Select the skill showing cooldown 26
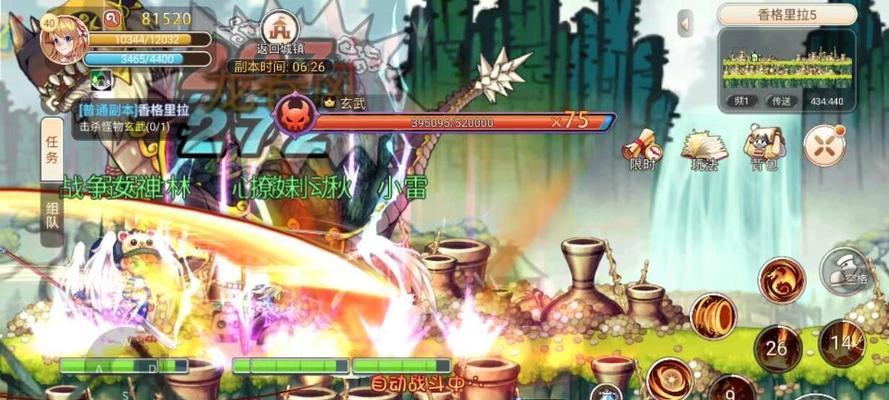Image resolution: width=889 pixels, height=400 pixels. [778, 348]
